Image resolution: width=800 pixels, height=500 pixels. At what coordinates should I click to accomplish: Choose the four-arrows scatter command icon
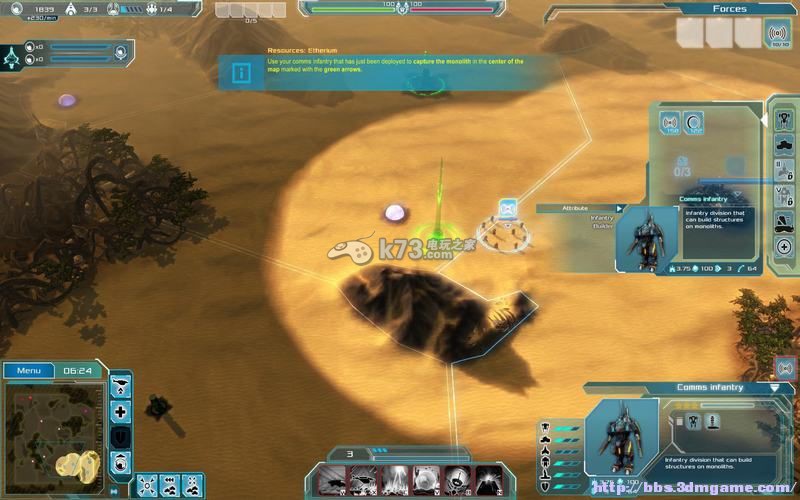click(x=146, y=484)
